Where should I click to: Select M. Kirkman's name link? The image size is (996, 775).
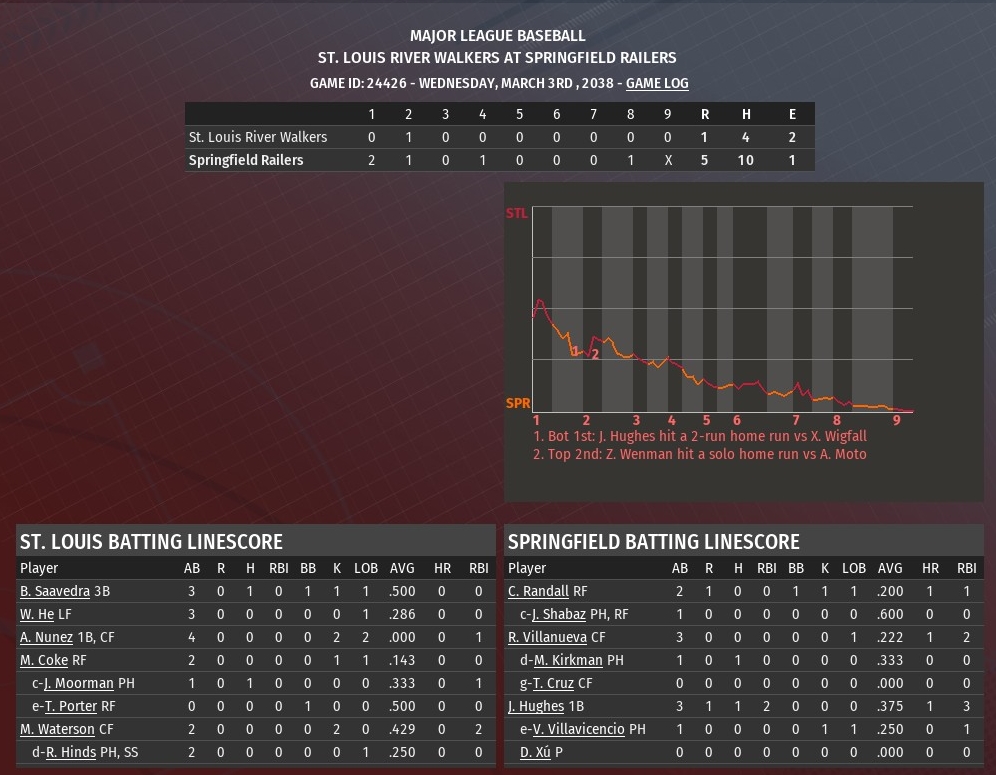[568, 660]
